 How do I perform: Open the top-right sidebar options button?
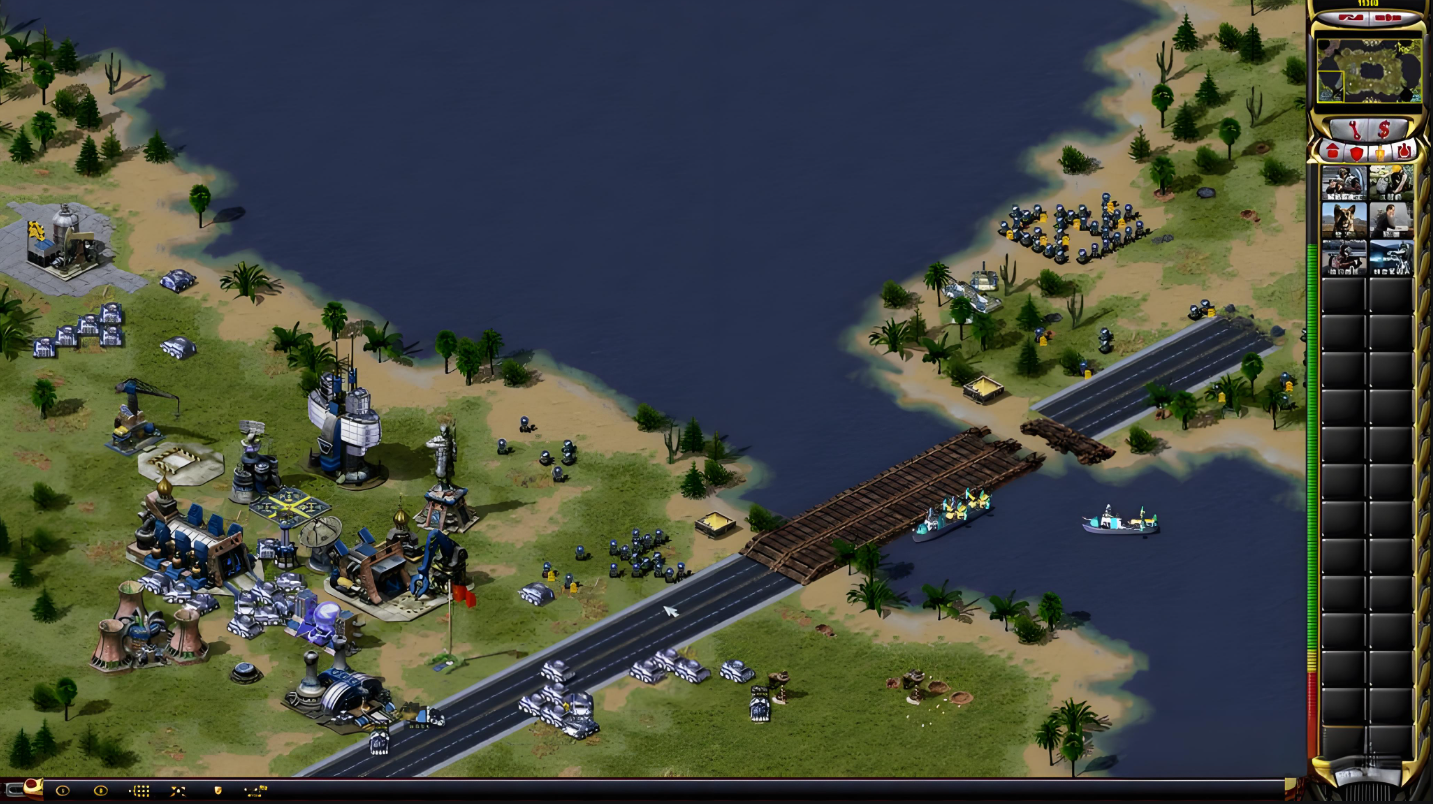pos(1388,18)
